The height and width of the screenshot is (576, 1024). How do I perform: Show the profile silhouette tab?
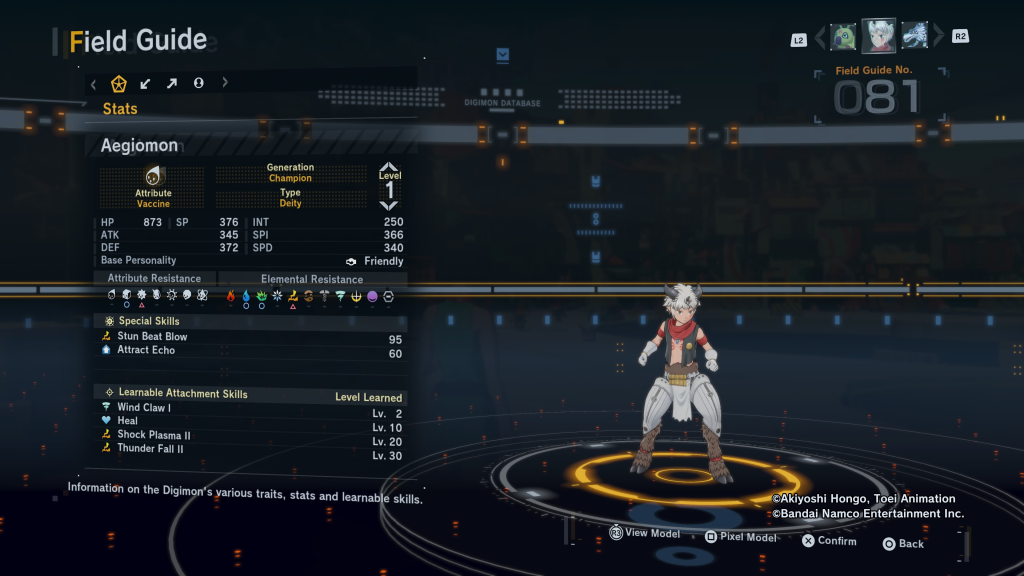click(x=199, y=83)
